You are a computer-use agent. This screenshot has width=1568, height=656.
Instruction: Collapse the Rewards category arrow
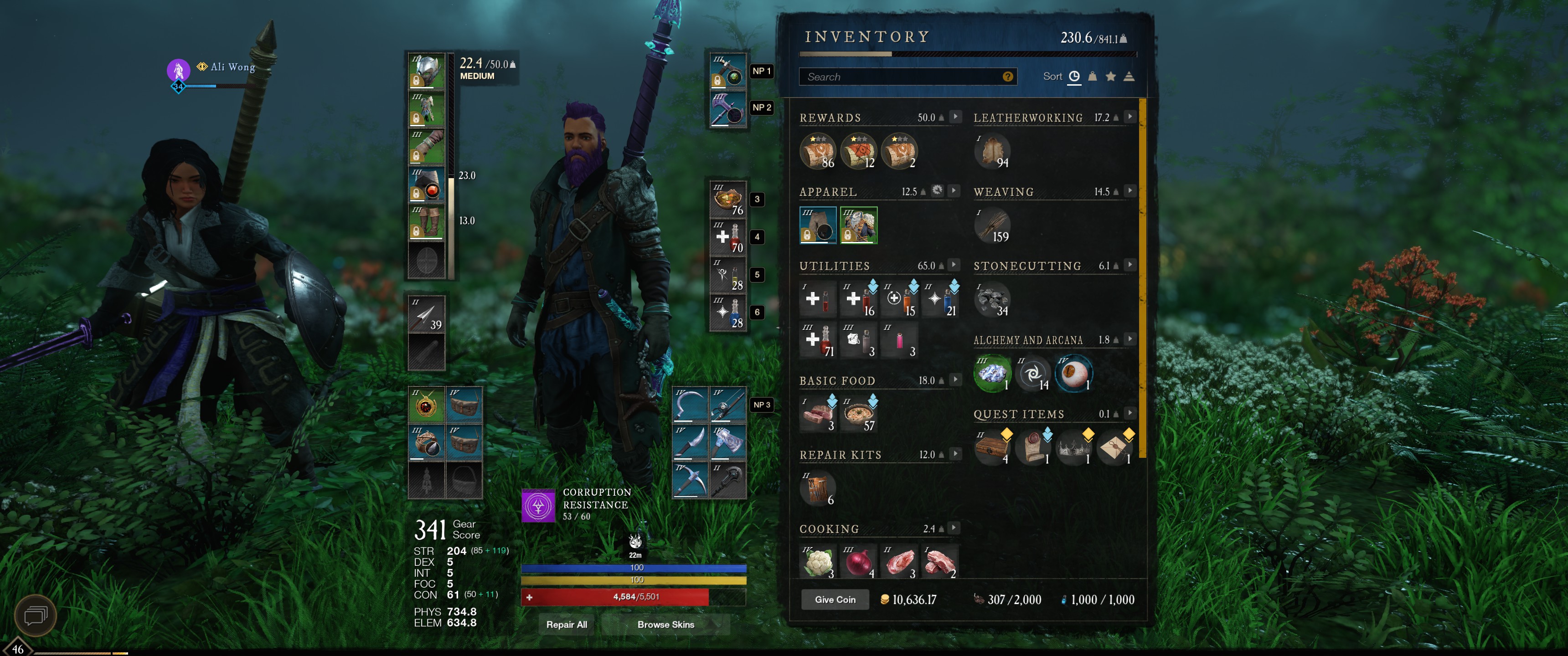(955, 117)
